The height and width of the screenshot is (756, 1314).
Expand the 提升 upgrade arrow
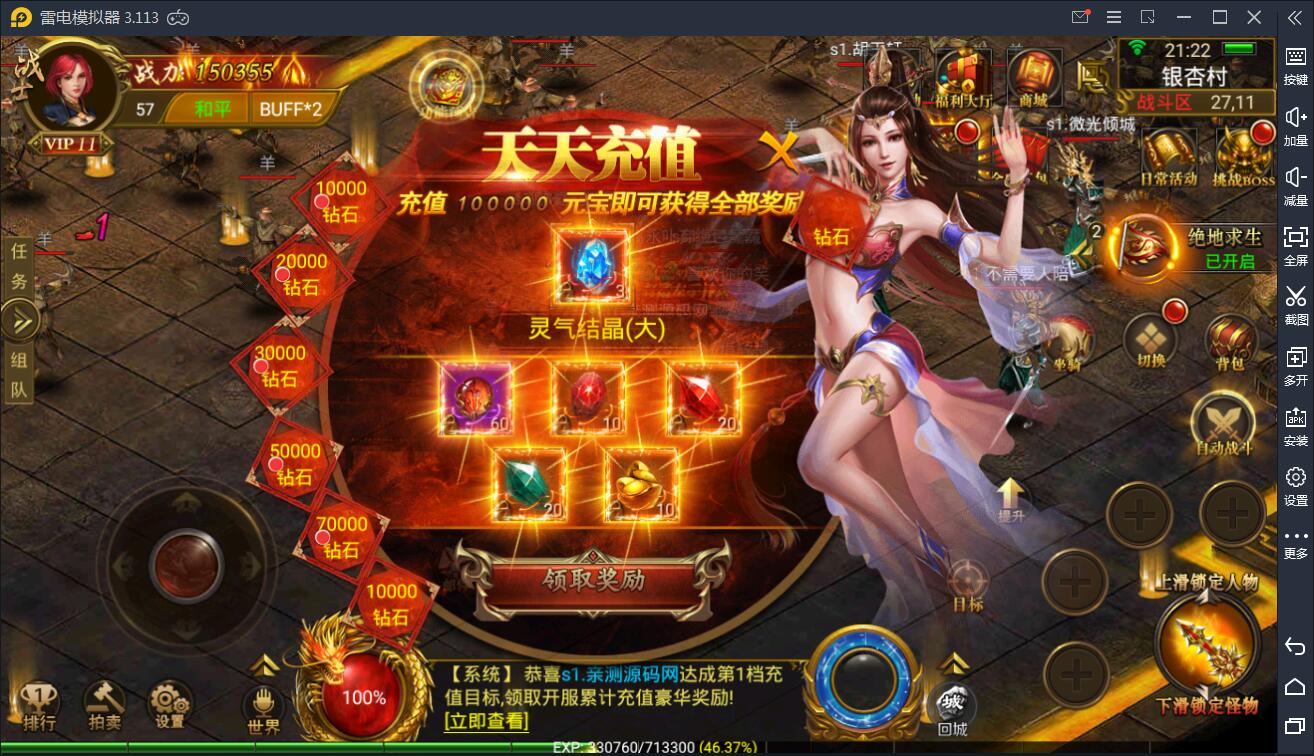(x=1009, y=493)
